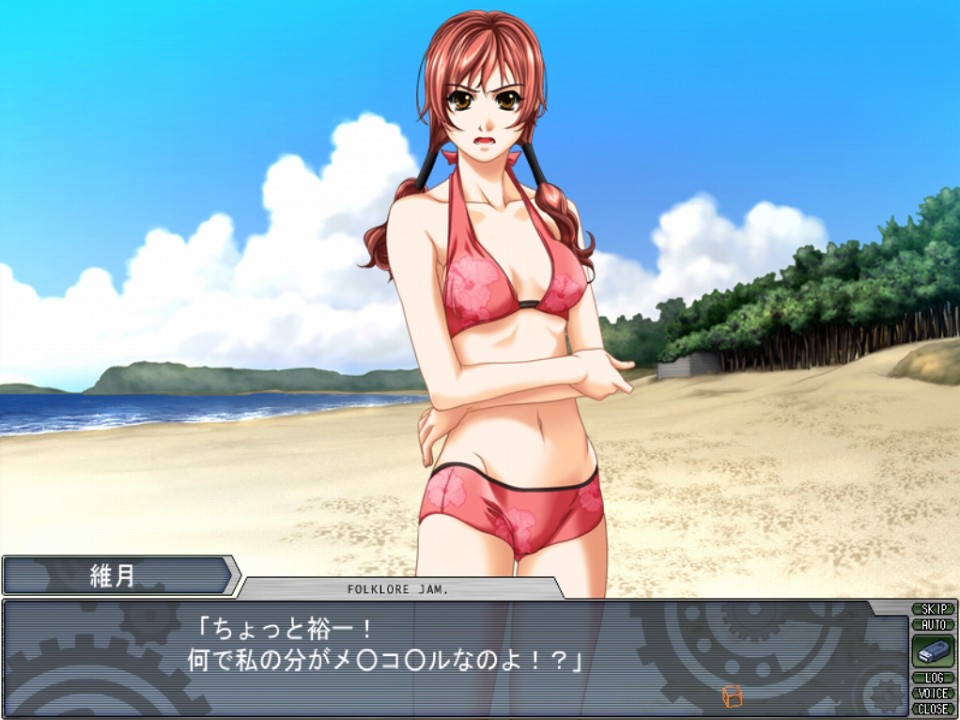Show the dialogue LOG
The image size is (960, 720).
[932, 678]
